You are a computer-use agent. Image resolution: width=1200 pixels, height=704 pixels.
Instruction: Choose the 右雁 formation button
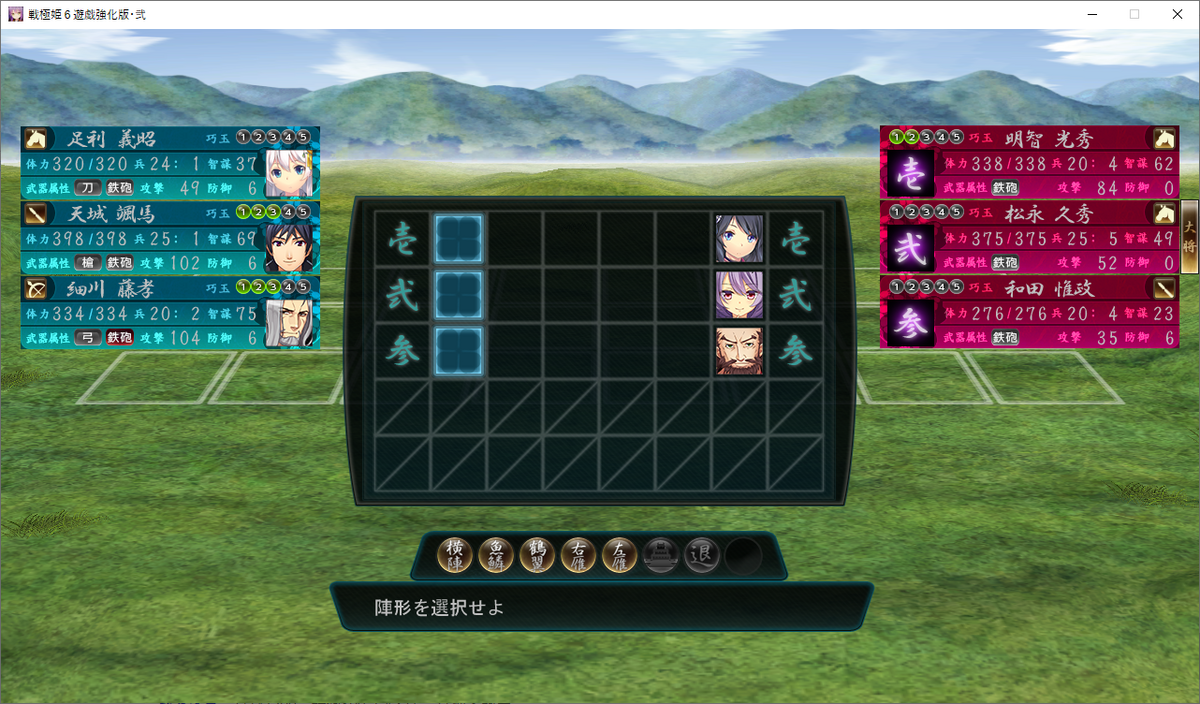point(579,555)
